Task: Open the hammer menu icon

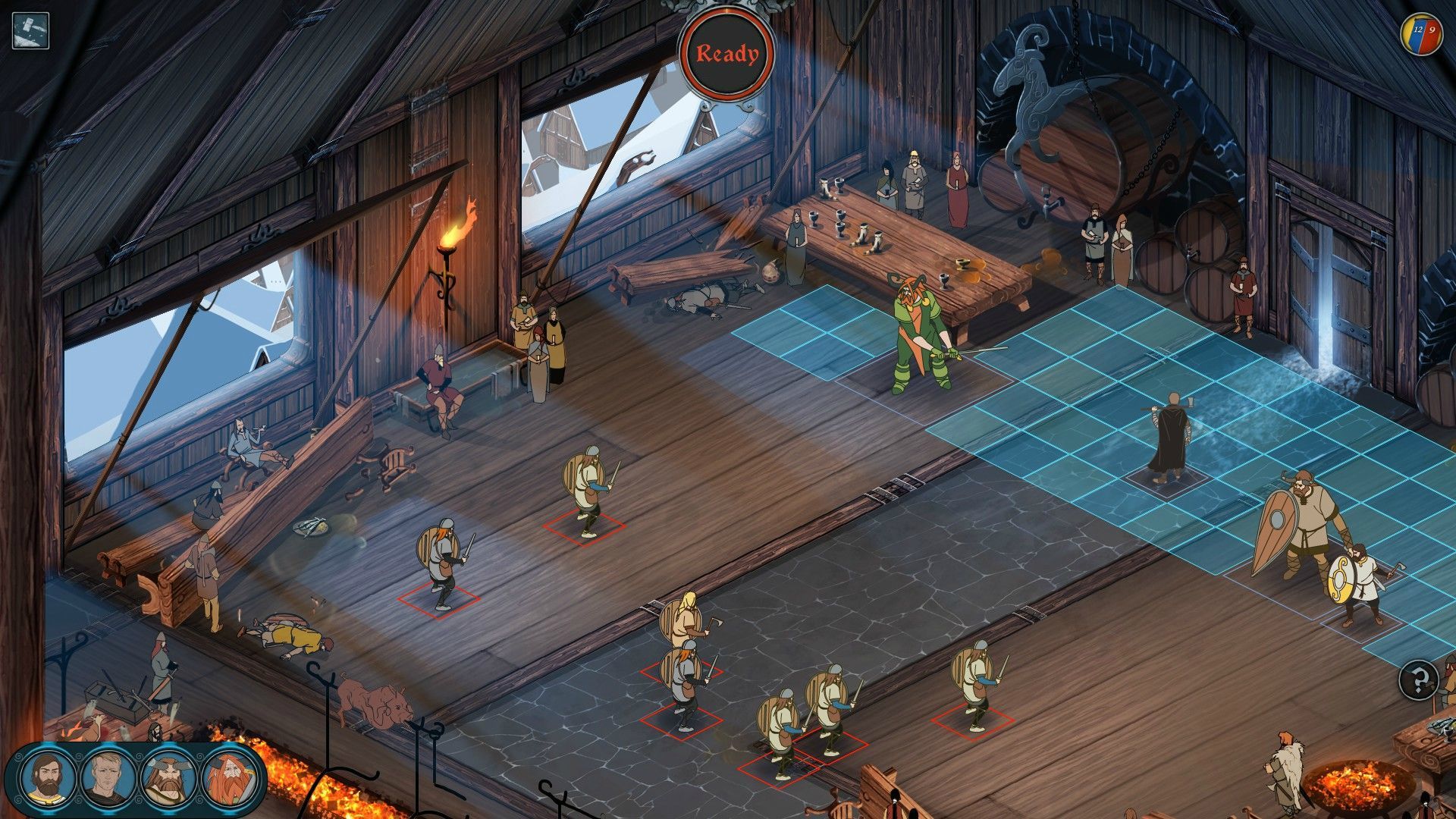Action: point(31,31)
